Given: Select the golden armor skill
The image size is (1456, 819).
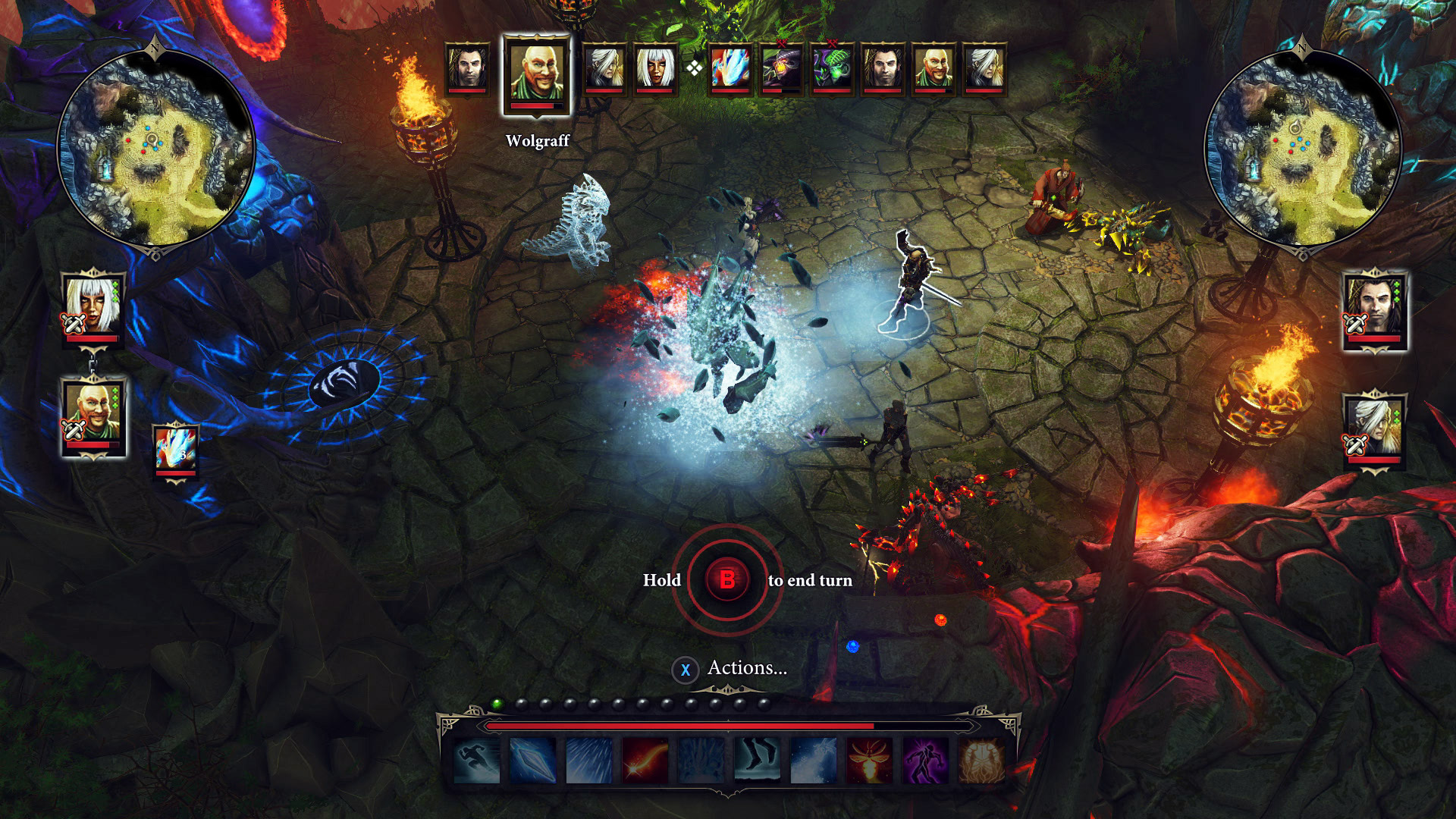Looking at the screenshot, I should pyautogui.click(x=981, y=760).
